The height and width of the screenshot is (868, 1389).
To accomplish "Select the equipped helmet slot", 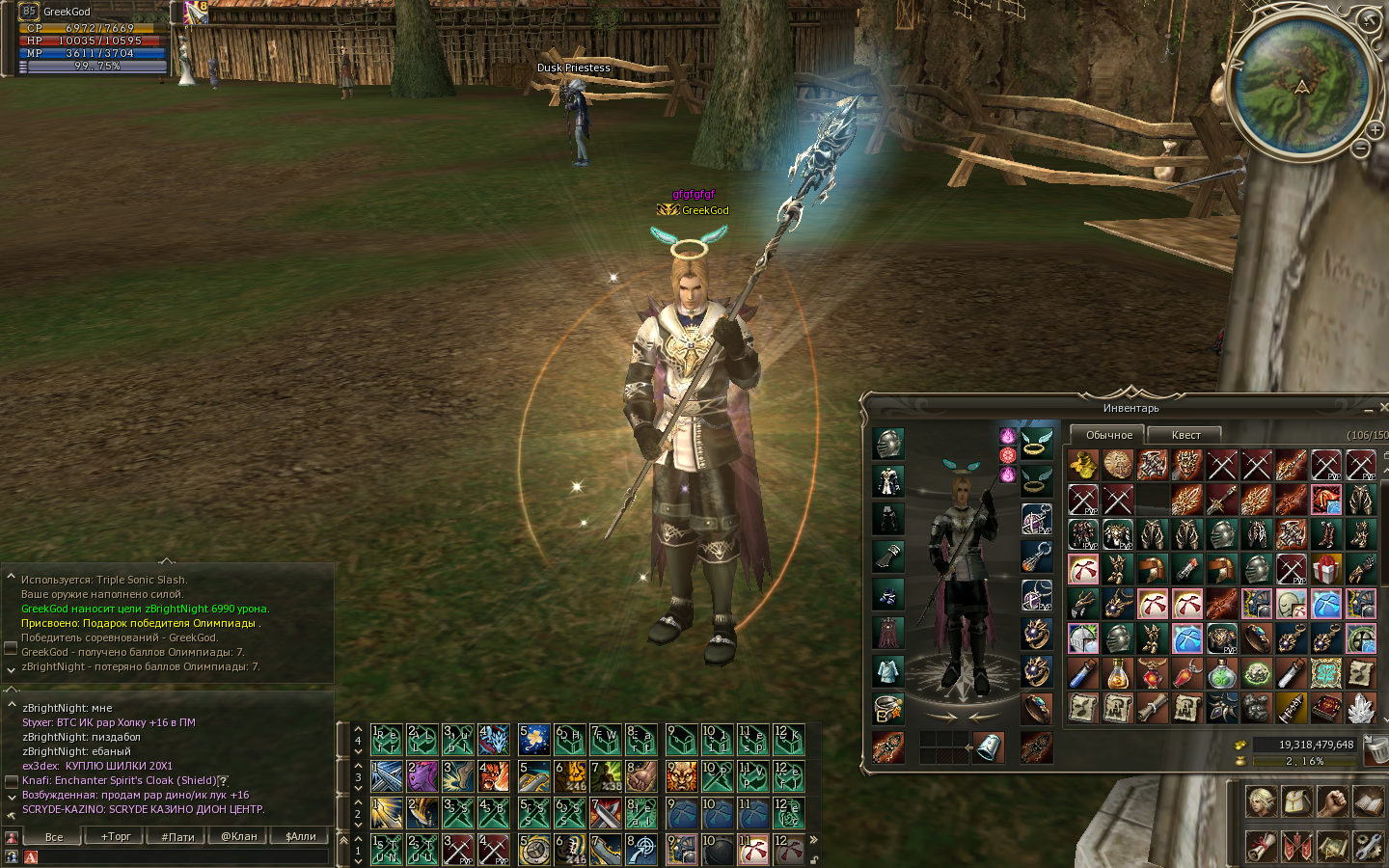I will 888,444.
